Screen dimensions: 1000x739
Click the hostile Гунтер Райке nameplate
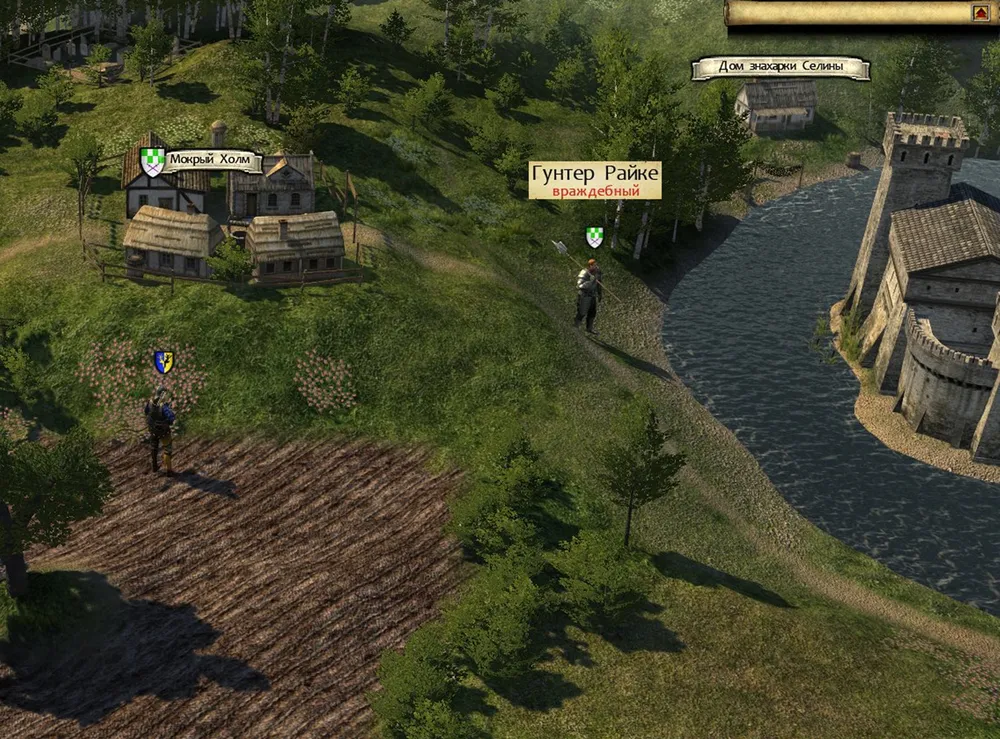[594, 181]
